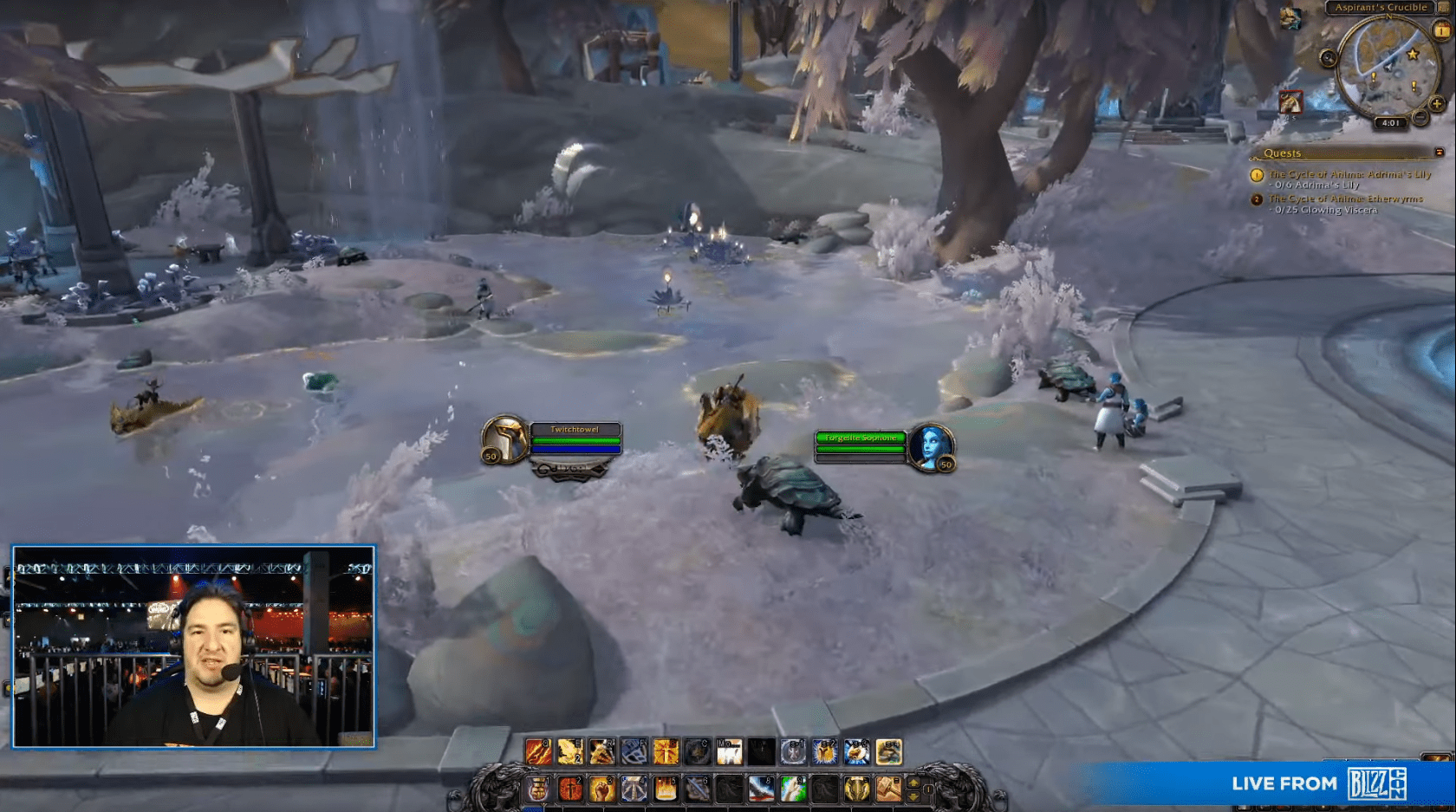Click the green nature ability in slot 9
1456x812 pixels.
pyautogui.click(x=790, y=789)
